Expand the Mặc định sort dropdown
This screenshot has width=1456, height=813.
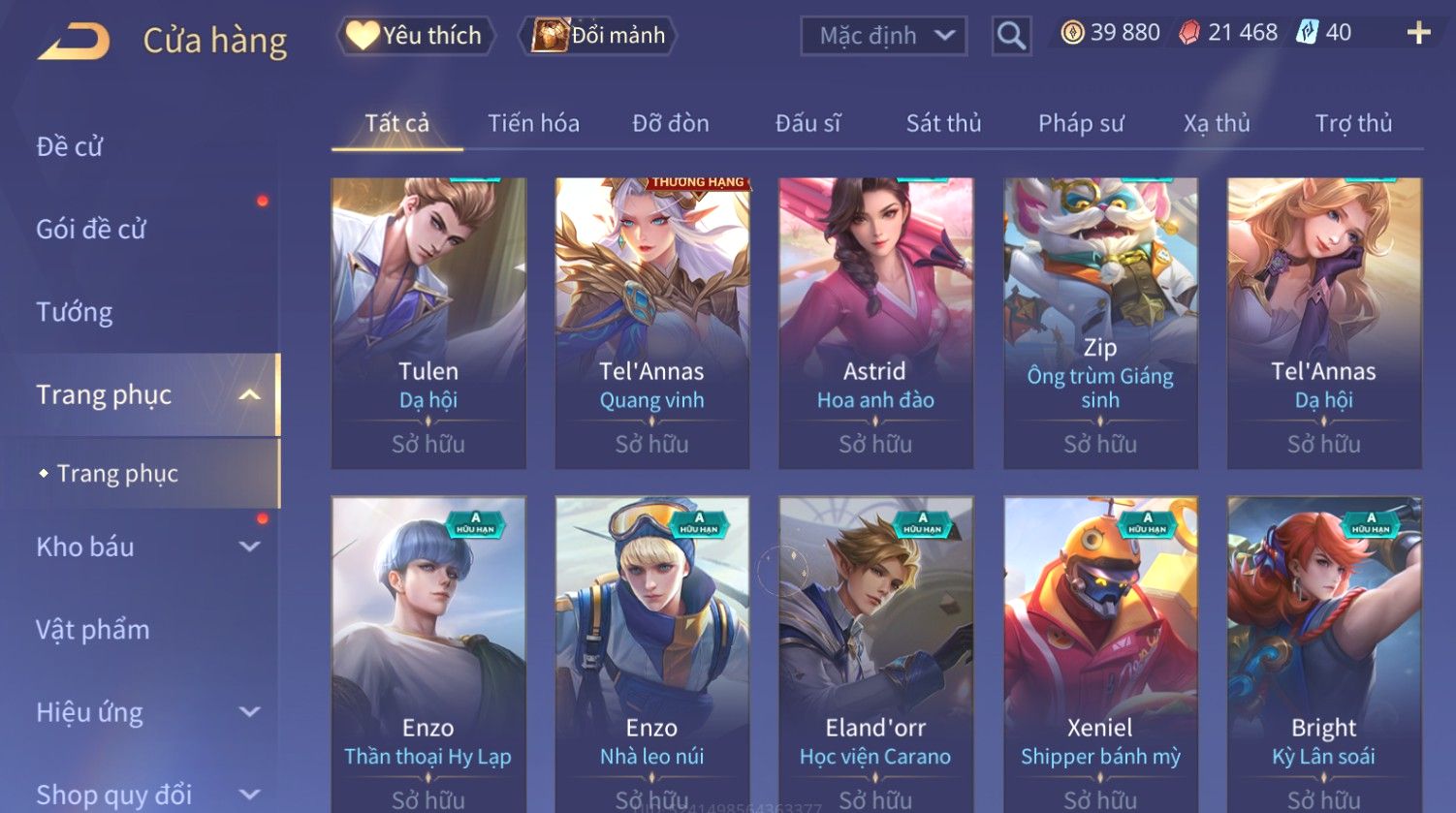pyautogui.click(x=884, y=36)
